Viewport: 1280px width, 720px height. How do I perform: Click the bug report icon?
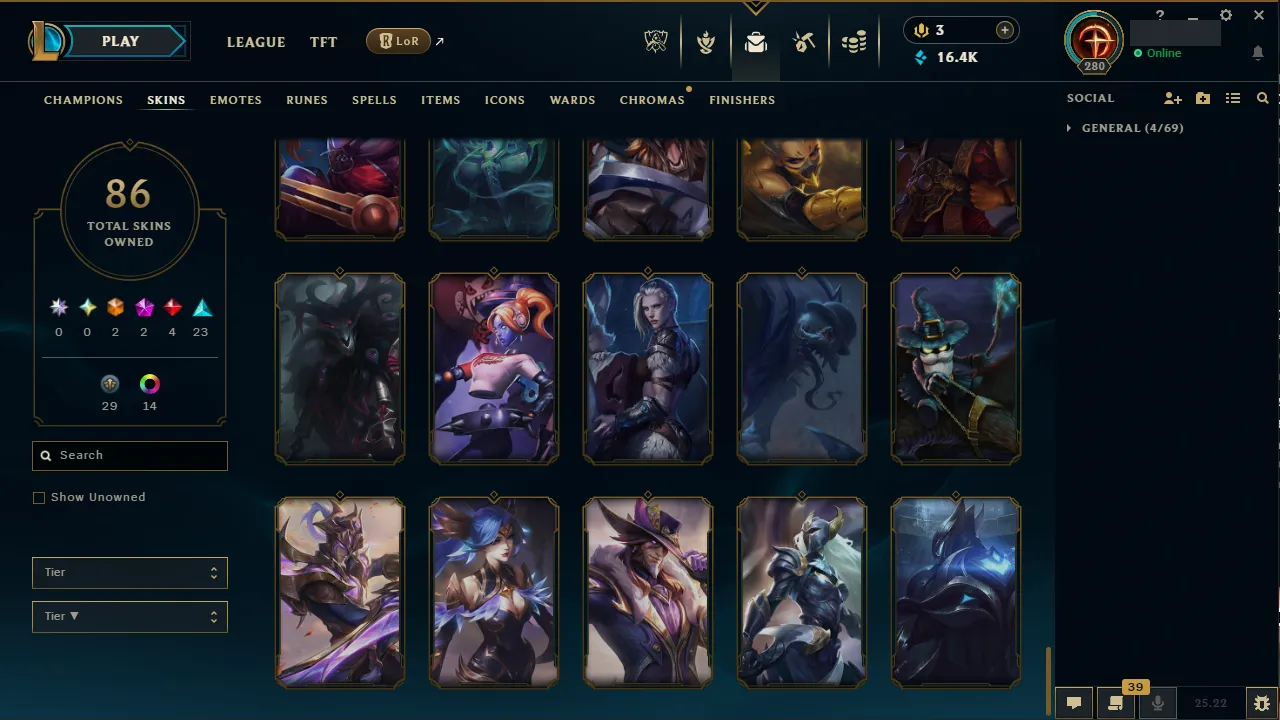(x=1262, y=702)
